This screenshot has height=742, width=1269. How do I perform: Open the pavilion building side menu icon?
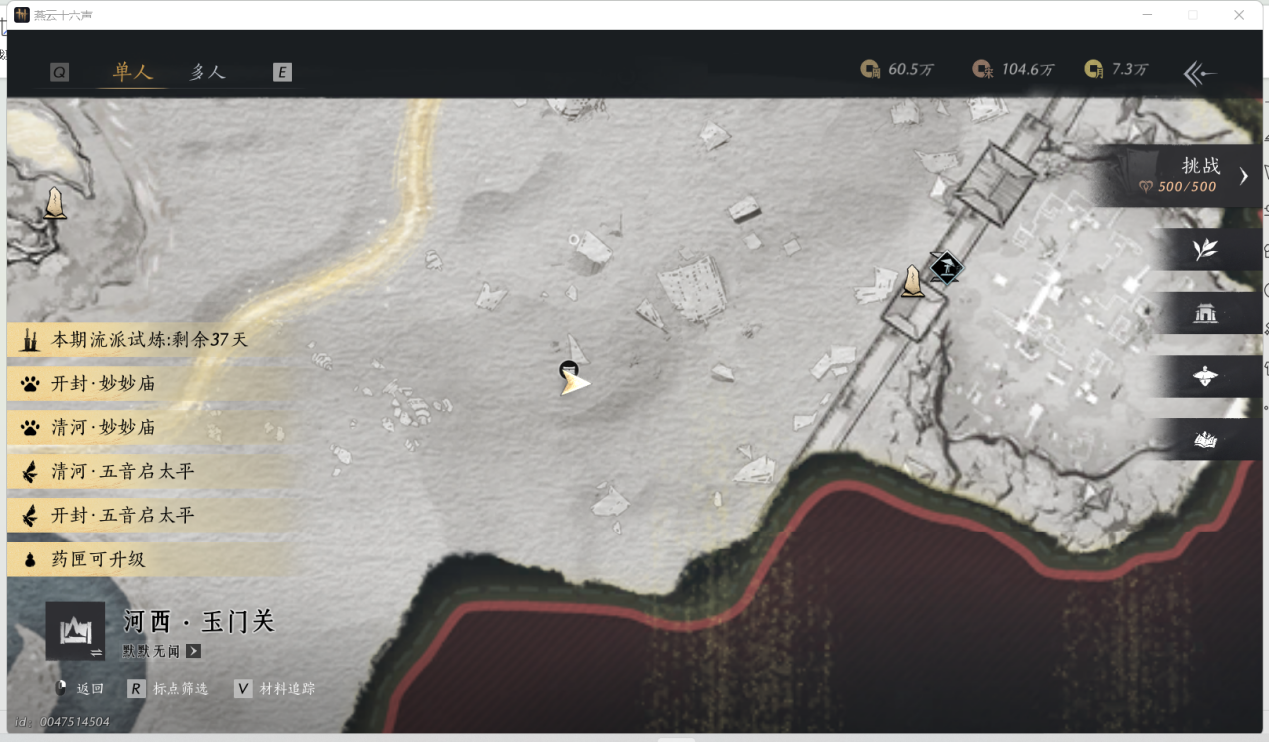(1205, 314)
